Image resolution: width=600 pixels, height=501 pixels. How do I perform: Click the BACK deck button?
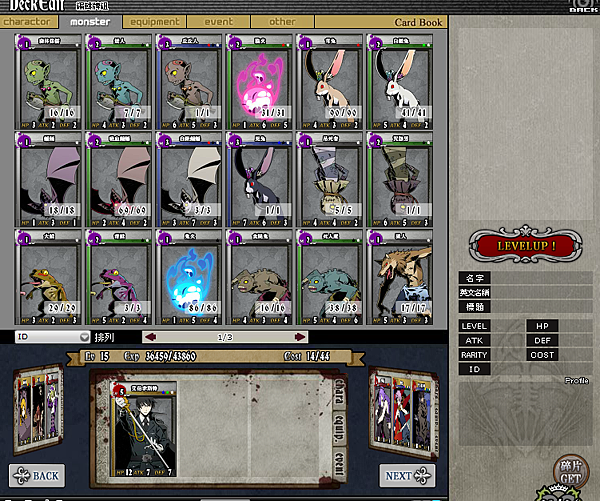click(37, 474)
